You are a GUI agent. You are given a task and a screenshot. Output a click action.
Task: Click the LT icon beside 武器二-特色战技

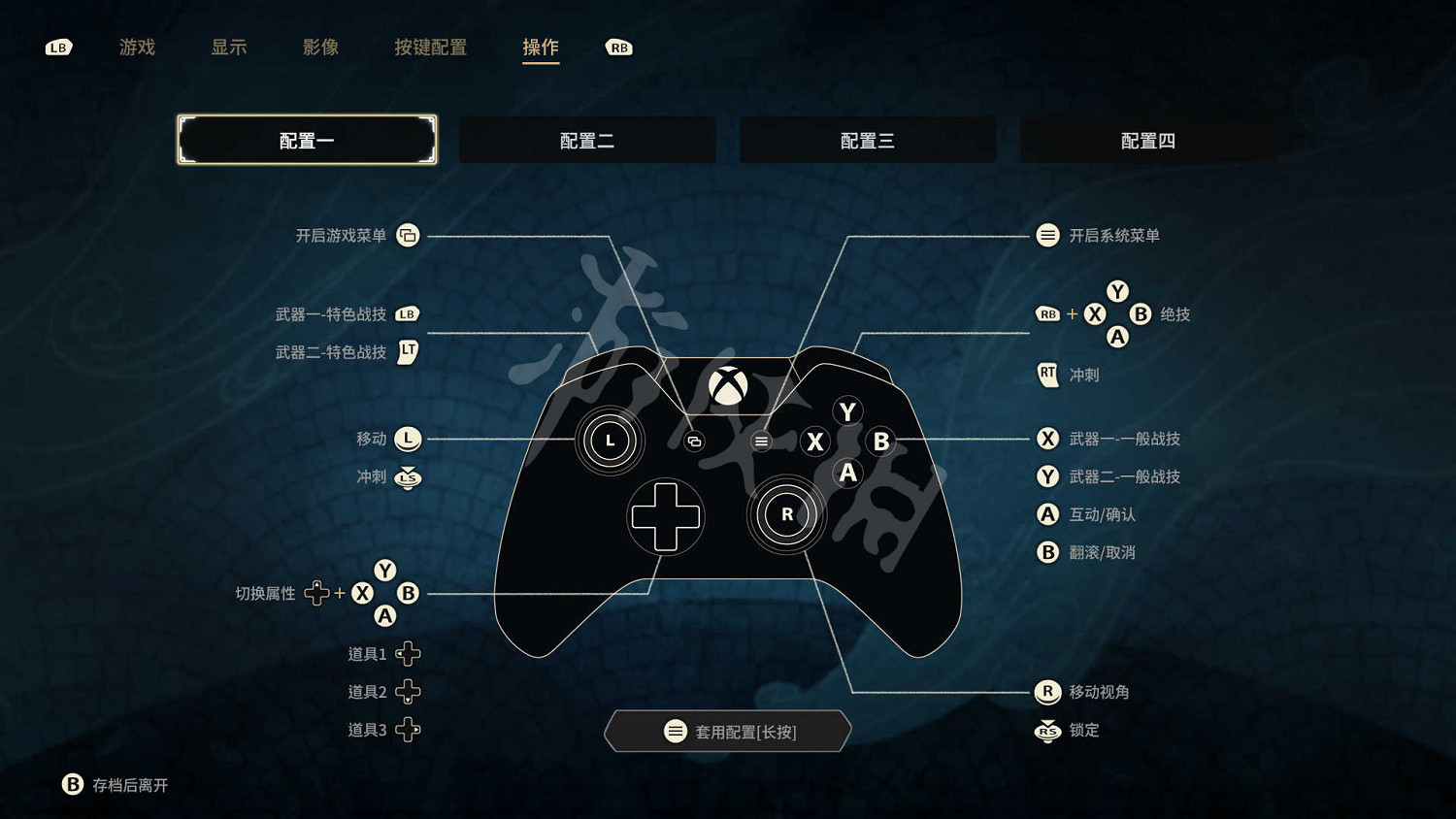coord(408,352)
